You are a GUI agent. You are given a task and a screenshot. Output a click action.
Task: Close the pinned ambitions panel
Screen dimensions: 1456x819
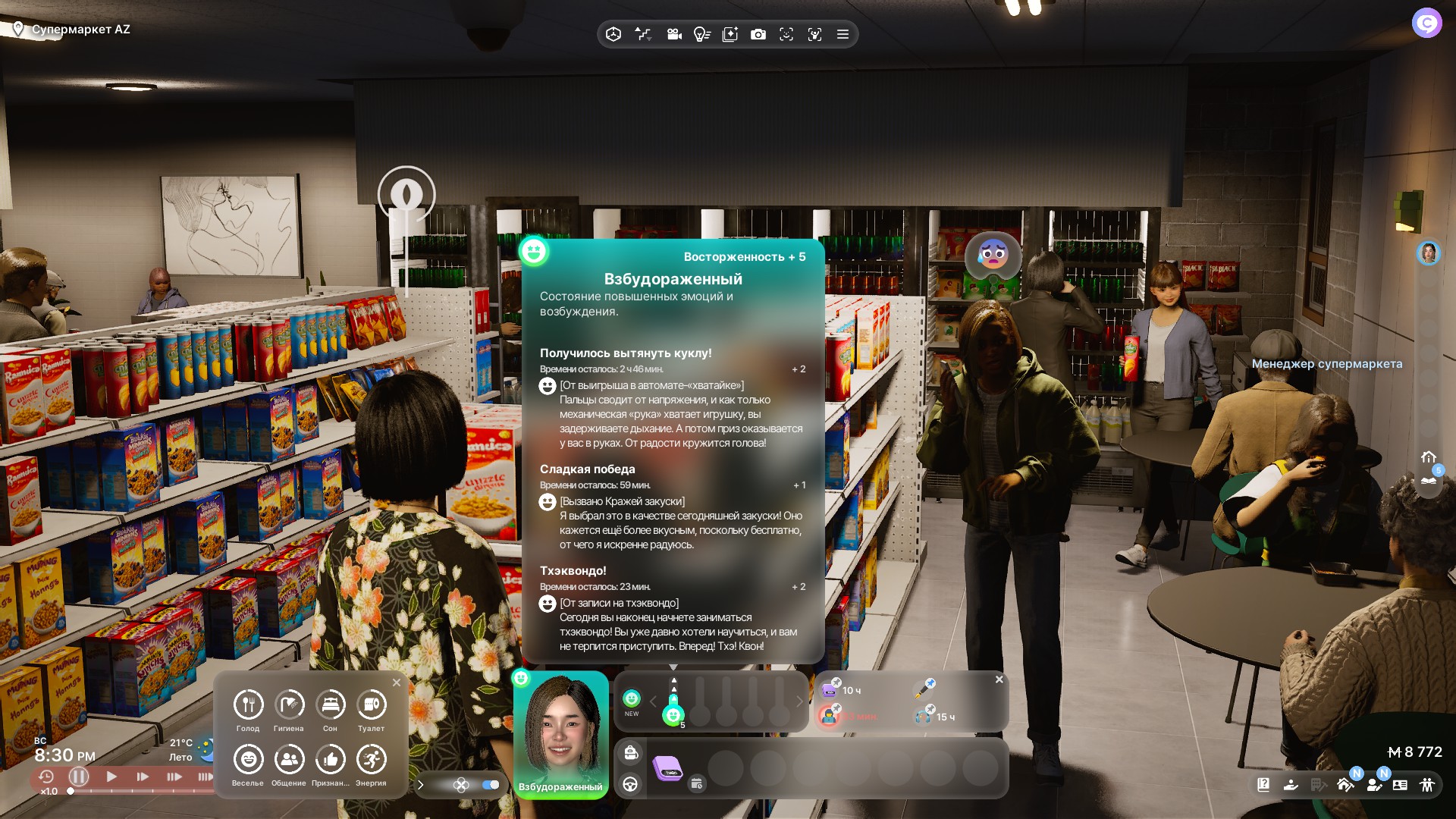tap(999, 679)
